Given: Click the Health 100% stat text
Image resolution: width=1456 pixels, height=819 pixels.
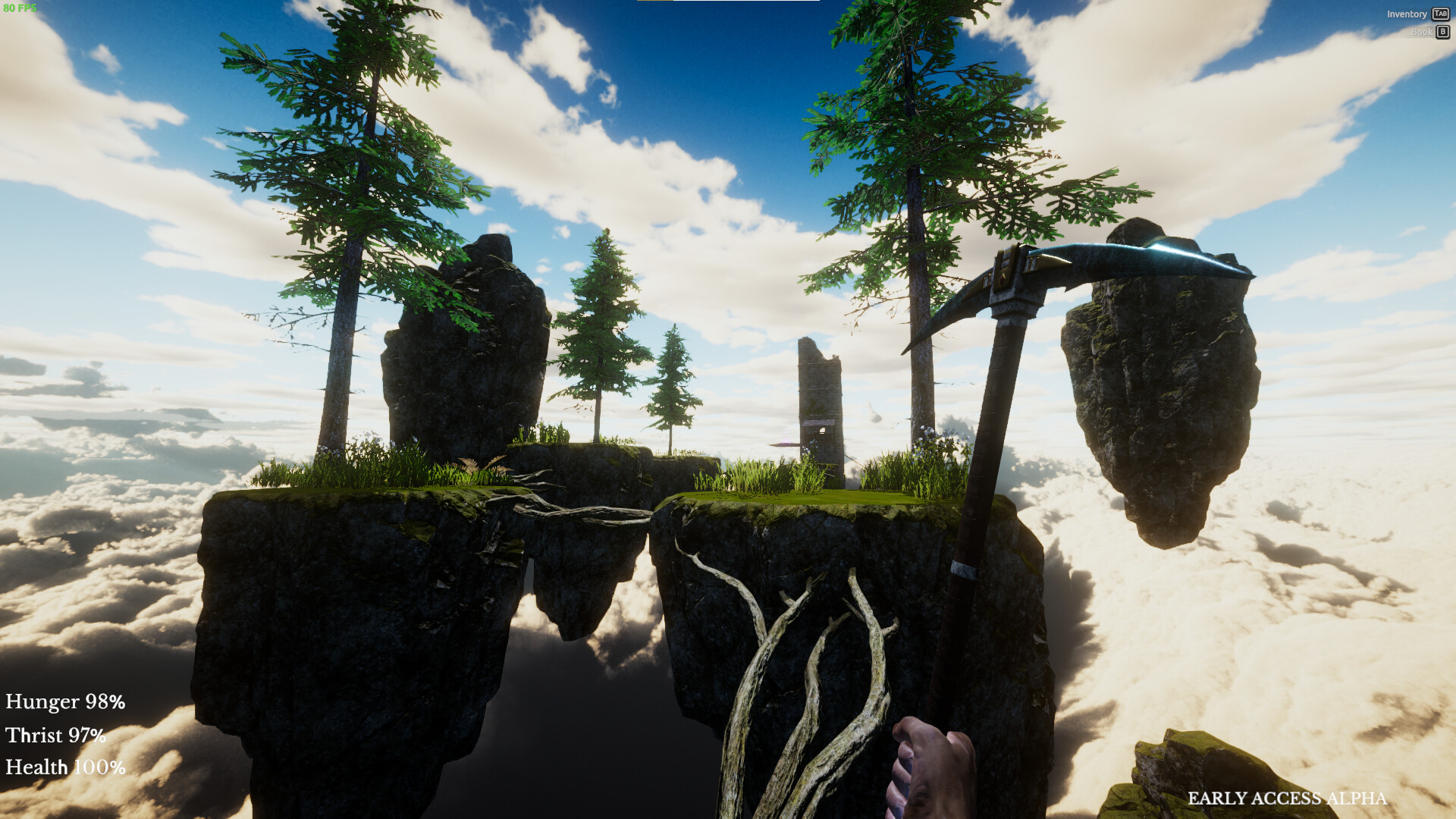Looking at the screenshot, I should point(64,767).
